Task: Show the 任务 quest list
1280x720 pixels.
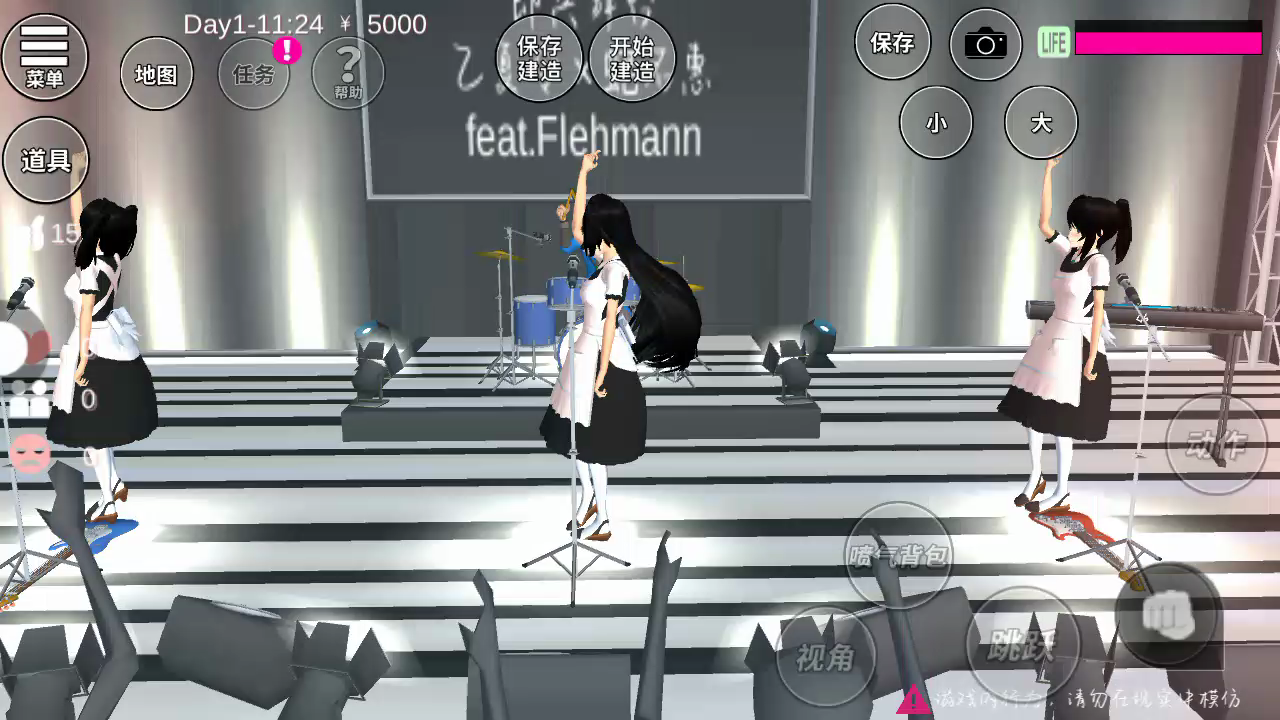Action: 254,74
